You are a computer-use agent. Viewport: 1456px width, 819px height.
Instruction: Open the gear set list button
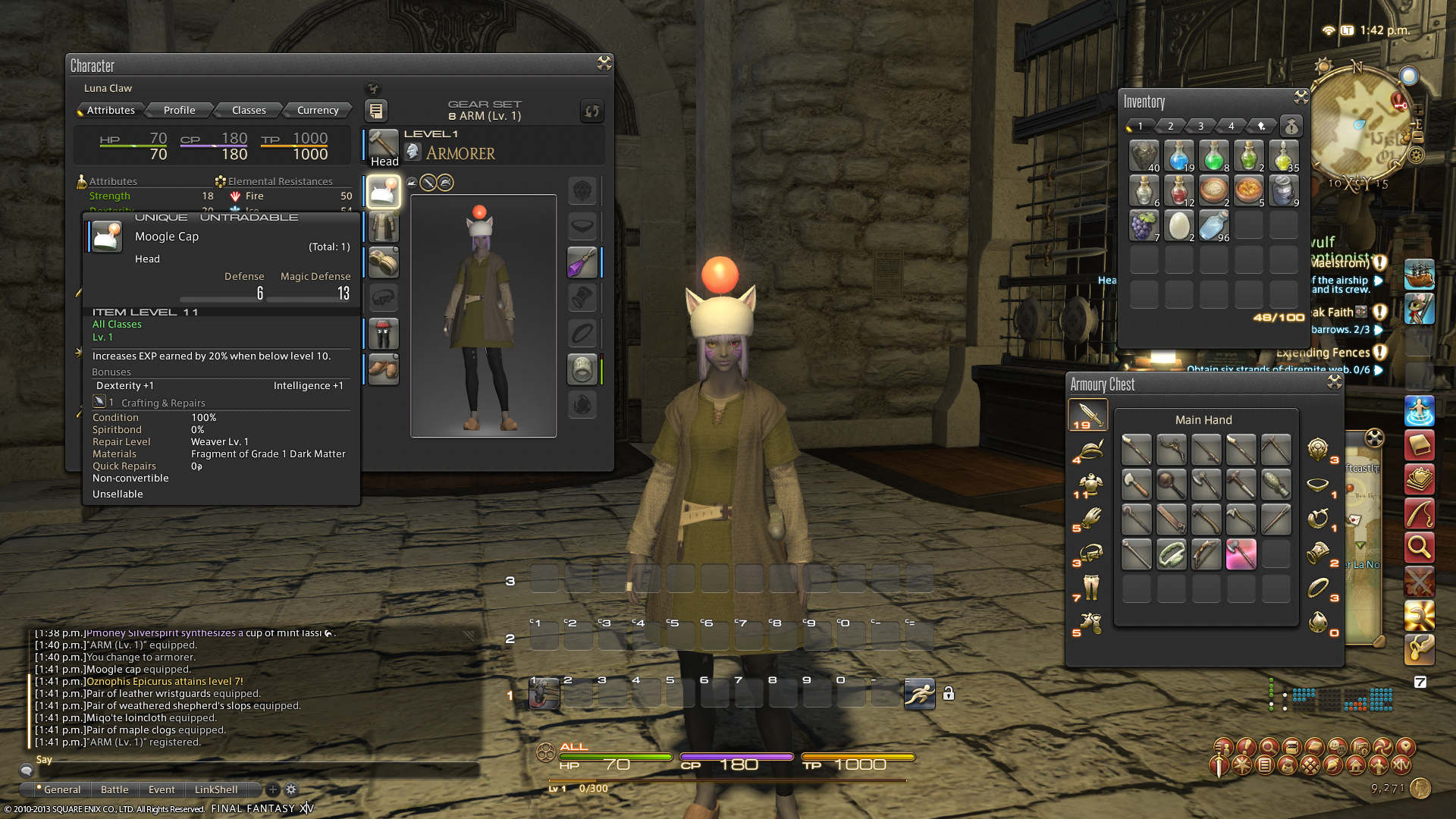(376, 111)
